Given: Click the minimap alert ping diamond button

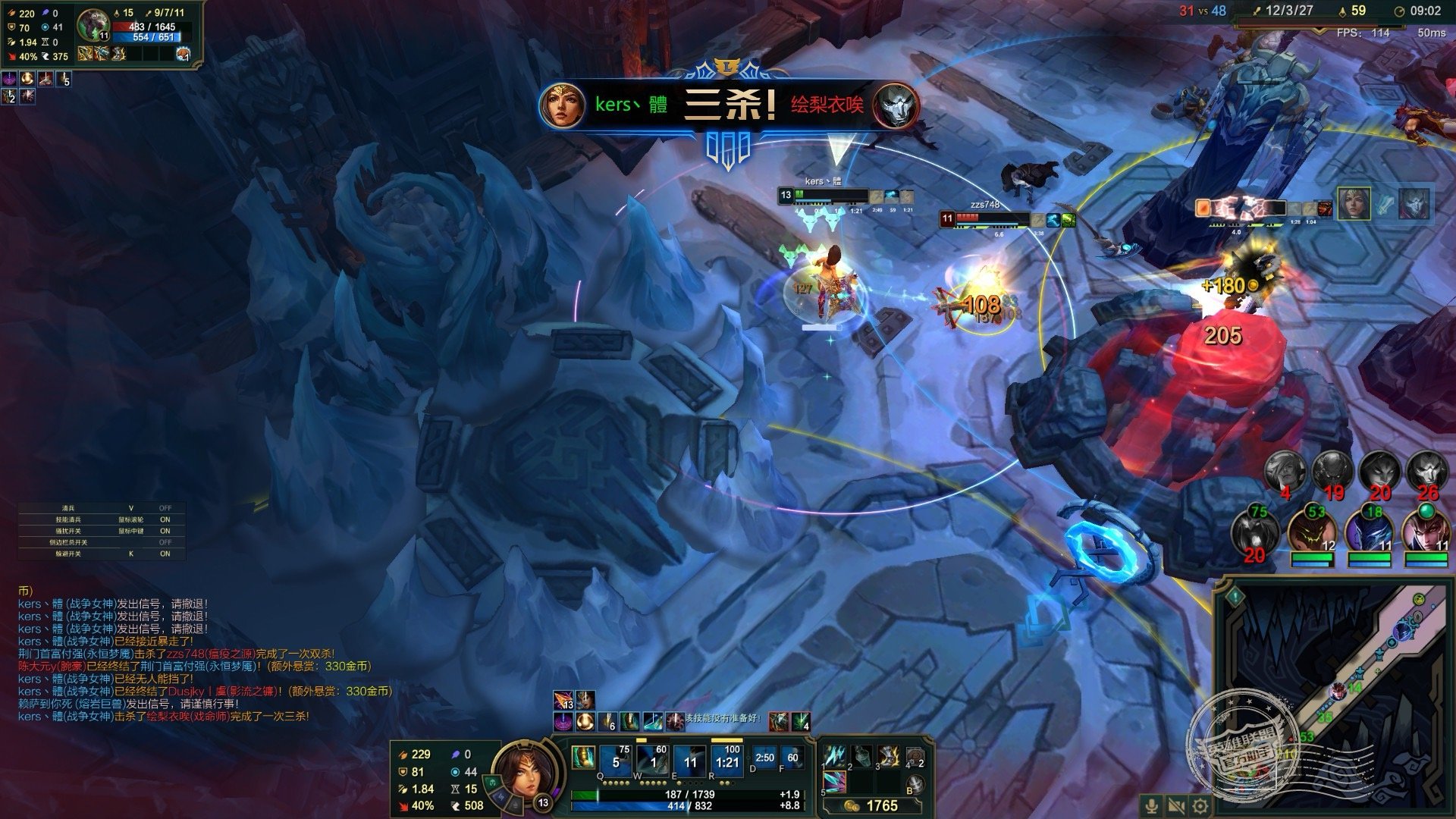Looking at the screenshot, I should point(1236,597).
